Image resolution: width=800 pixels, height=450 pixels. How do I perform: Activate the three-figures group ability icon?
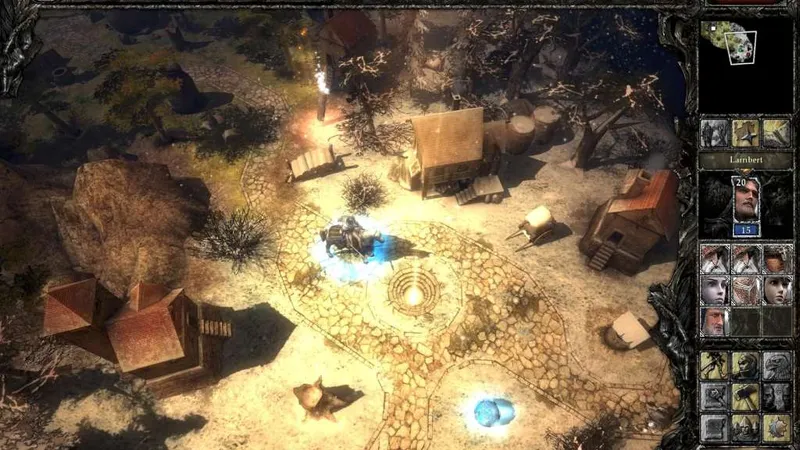pos(745,427)
